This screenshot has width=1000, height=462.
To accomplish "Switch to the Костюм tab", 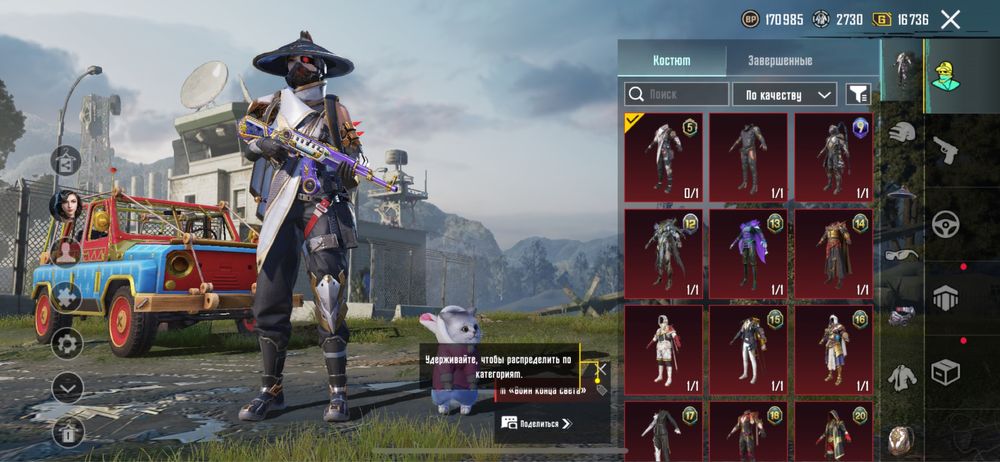I will (671, 60).
